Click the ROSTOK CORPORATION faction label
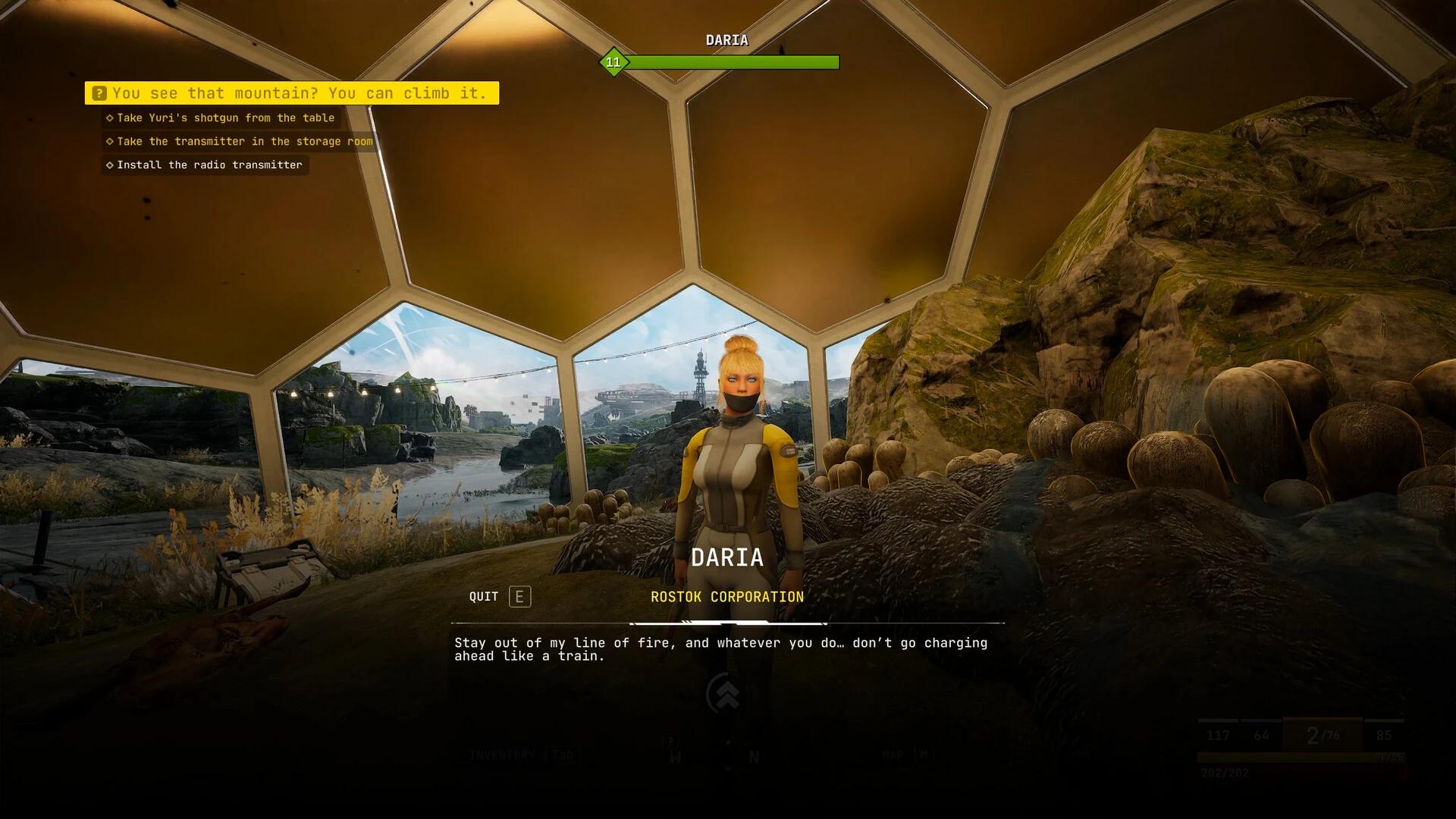Viewport: 1456px width, 819px height. coord(726,596)
